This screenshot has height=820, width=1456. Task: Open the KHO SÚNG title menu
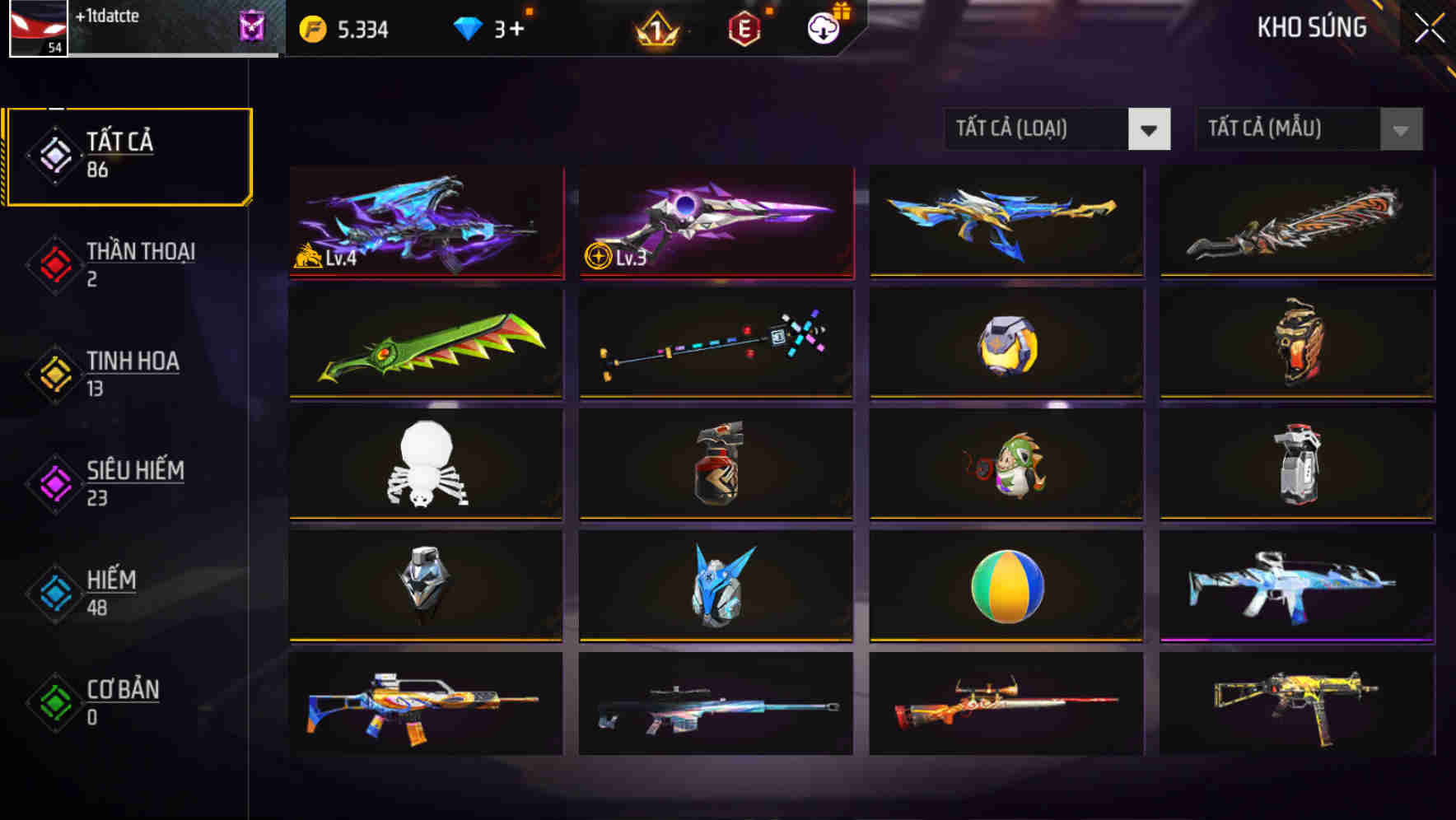click(1312, 27)
